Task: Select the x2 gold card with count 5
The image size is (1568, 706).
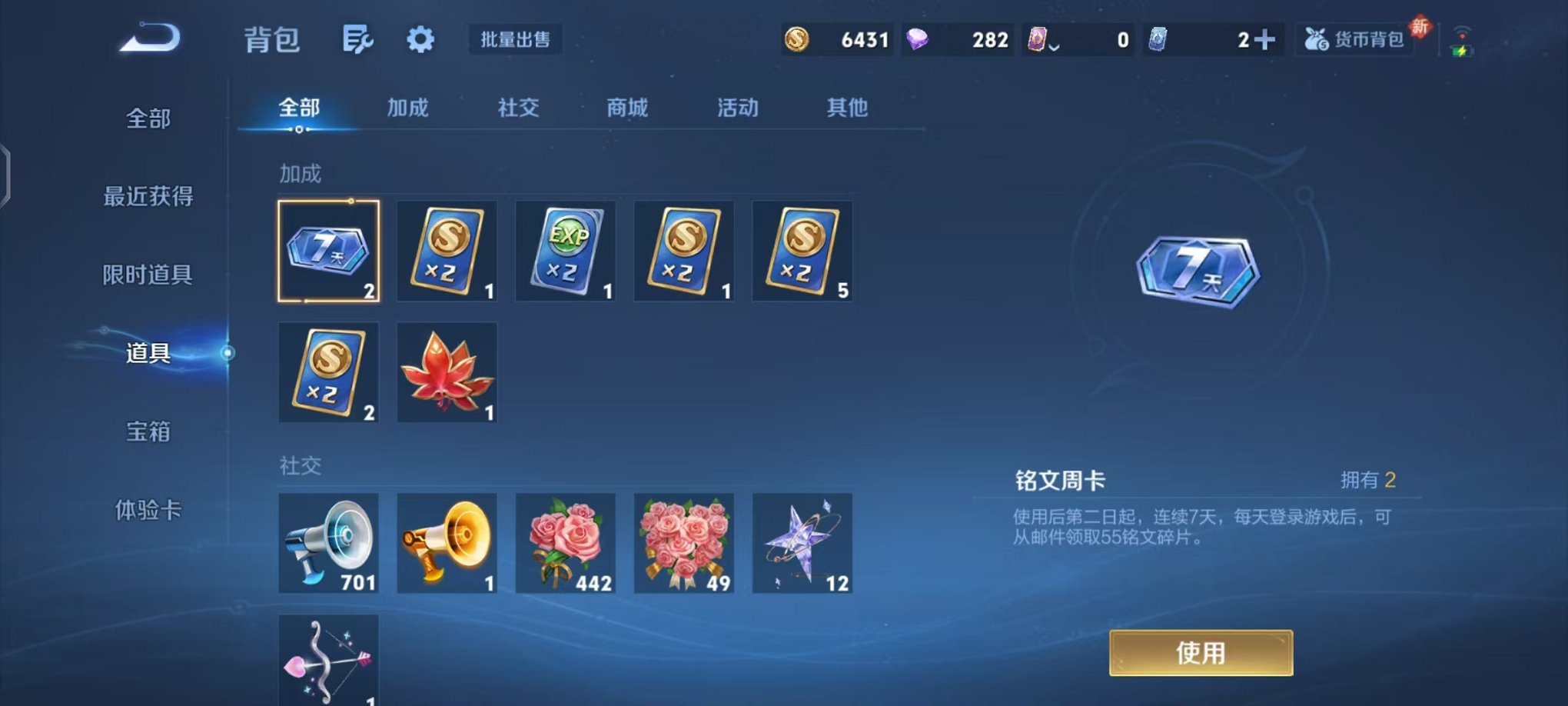Action: [801, 250]
